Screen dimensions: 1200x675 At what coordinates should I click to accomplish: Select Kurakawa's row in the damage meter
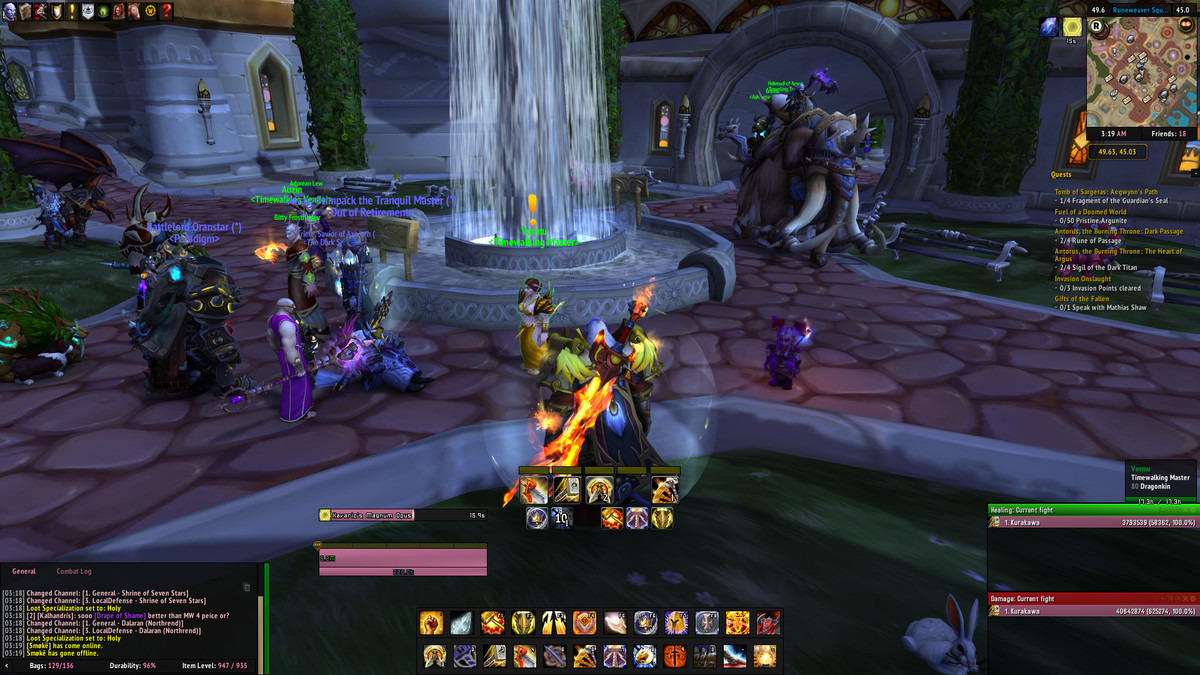1092,611
